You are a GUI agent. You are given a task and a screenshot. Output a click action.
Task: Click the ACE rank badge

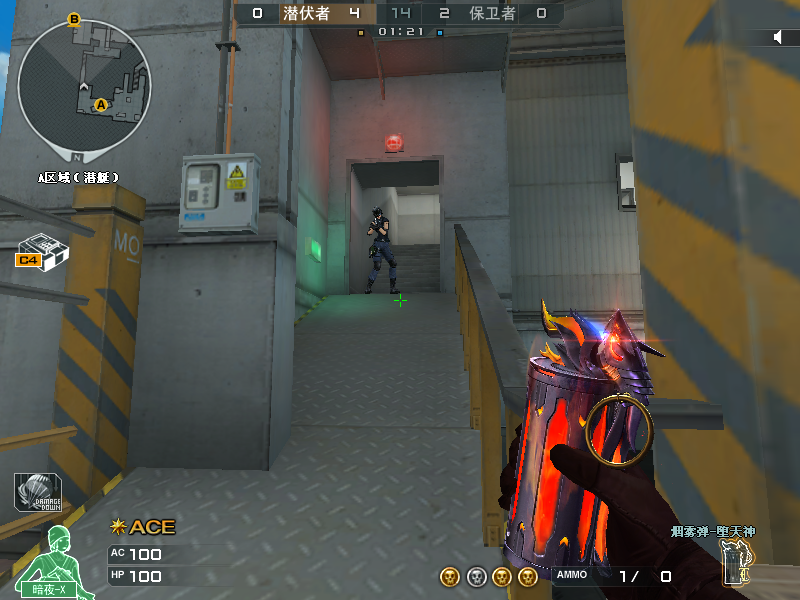click(143, 527)
